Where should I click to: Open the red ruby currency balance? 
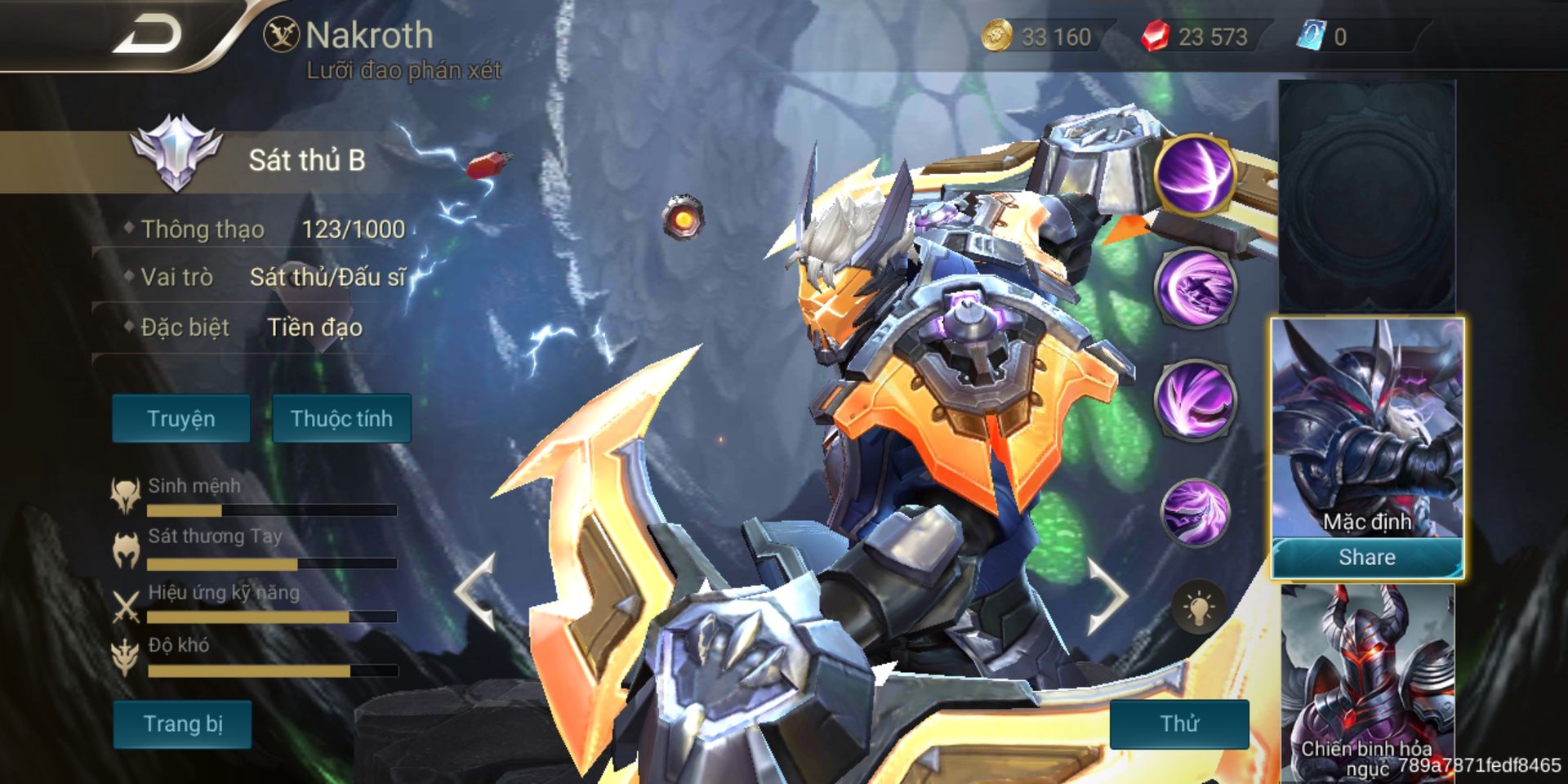pyautogui.click(x=1196, y=37)
